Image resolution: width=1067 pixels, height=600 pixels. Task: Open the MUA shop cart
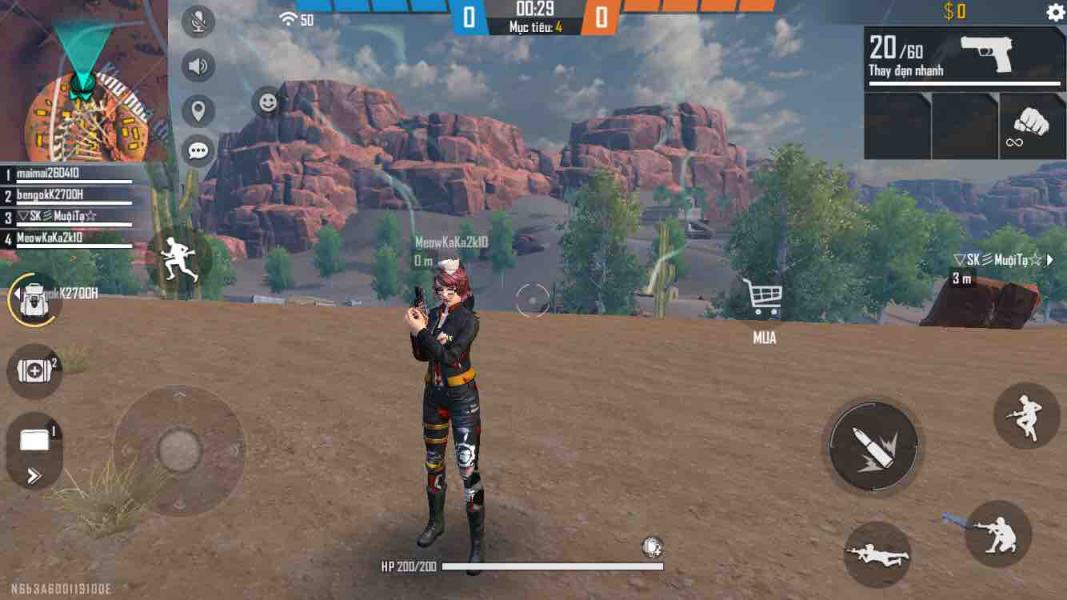coord(763,299)
